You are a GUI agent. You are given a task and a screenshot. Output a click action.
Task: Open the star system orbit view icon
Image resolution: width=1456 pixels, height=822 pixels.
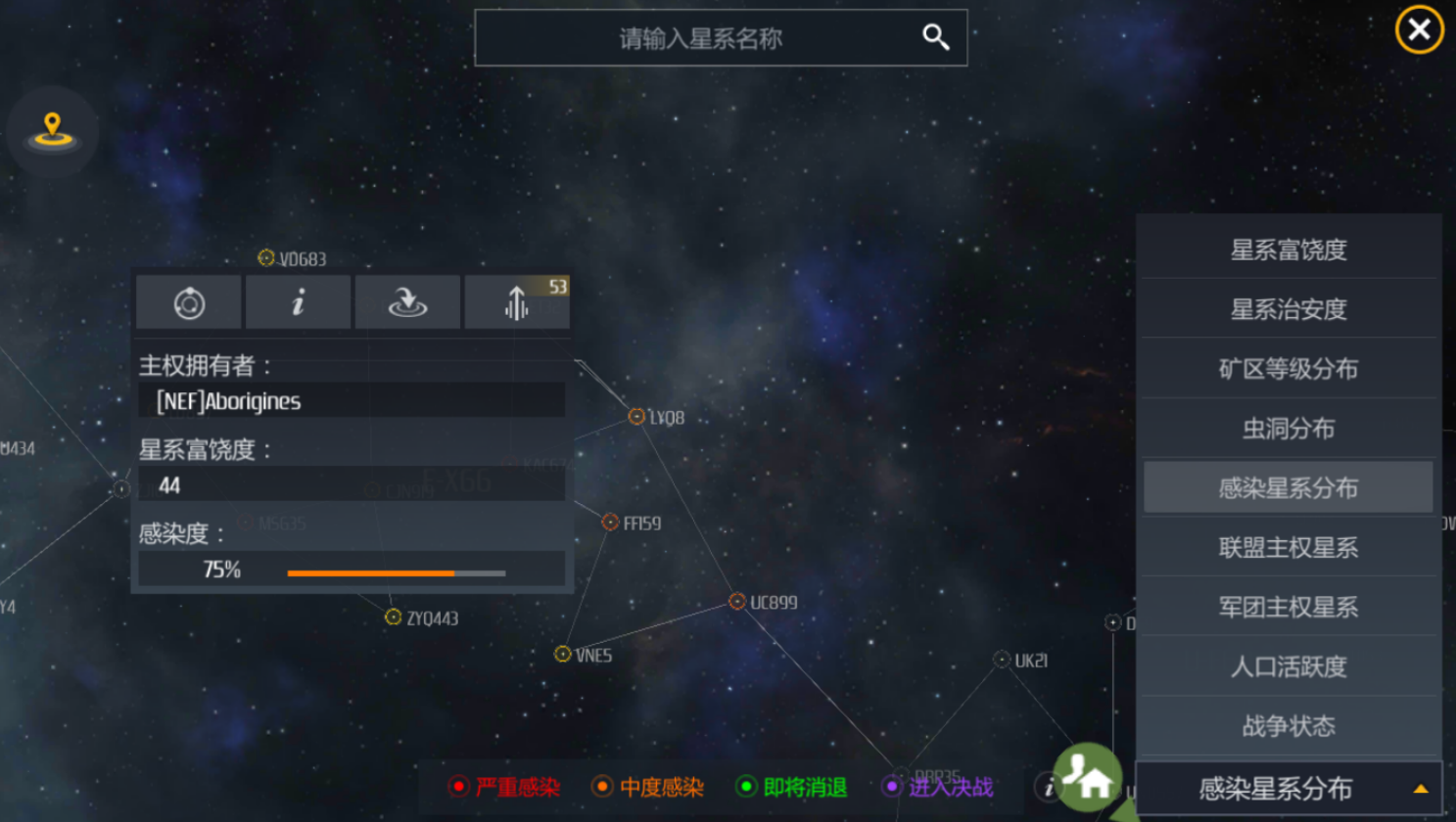click(187, 301)
